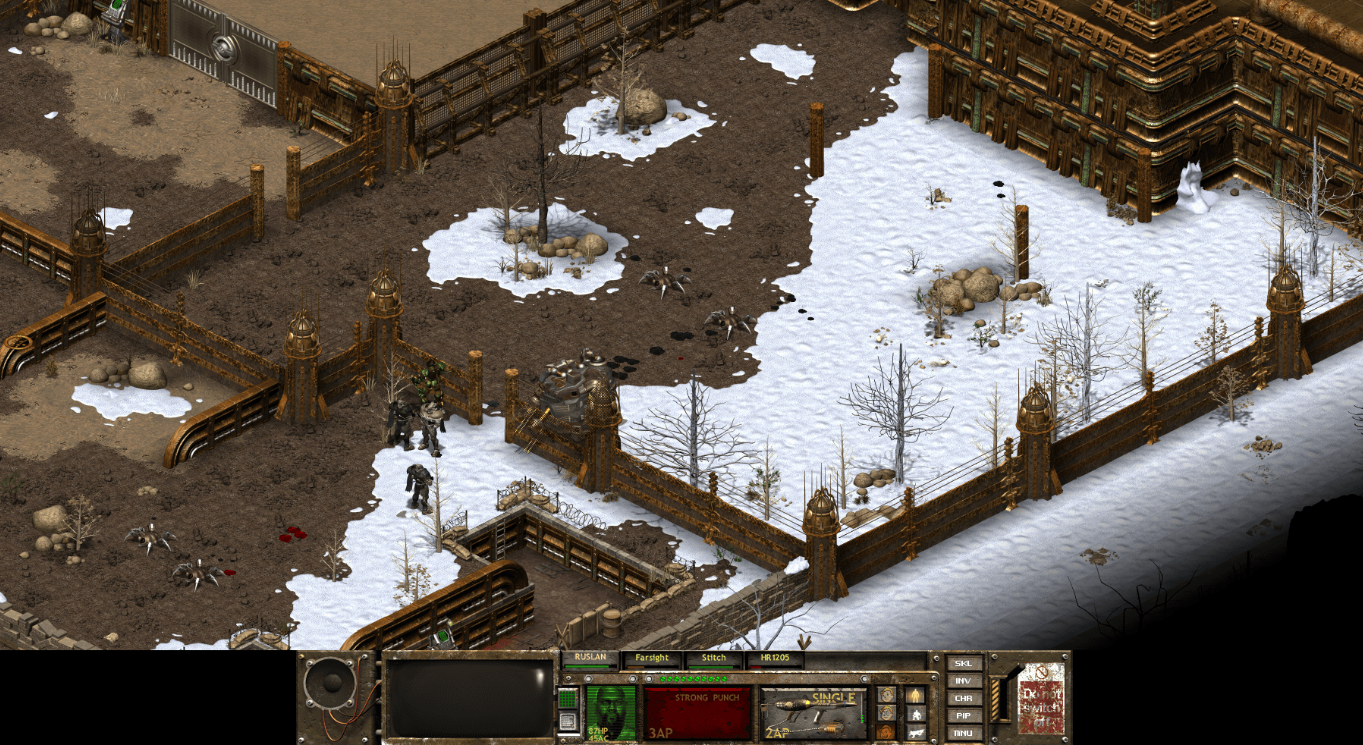Click Ruslan's green health bar
This screenshot has height=745, width=1363.
click(x=588, y=666)
